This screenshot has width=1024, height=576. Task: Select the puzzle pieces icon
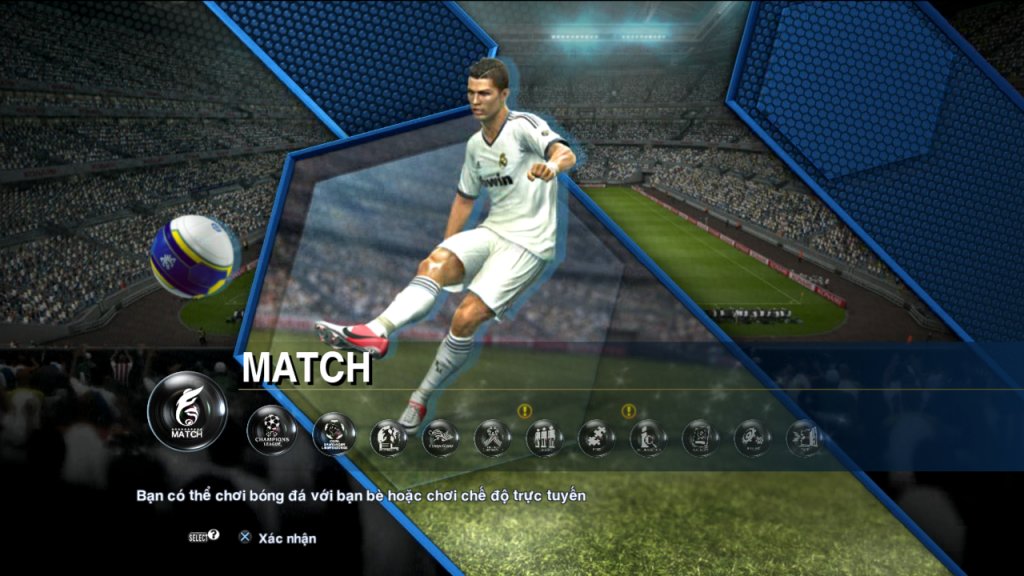[x=596, y=438]
